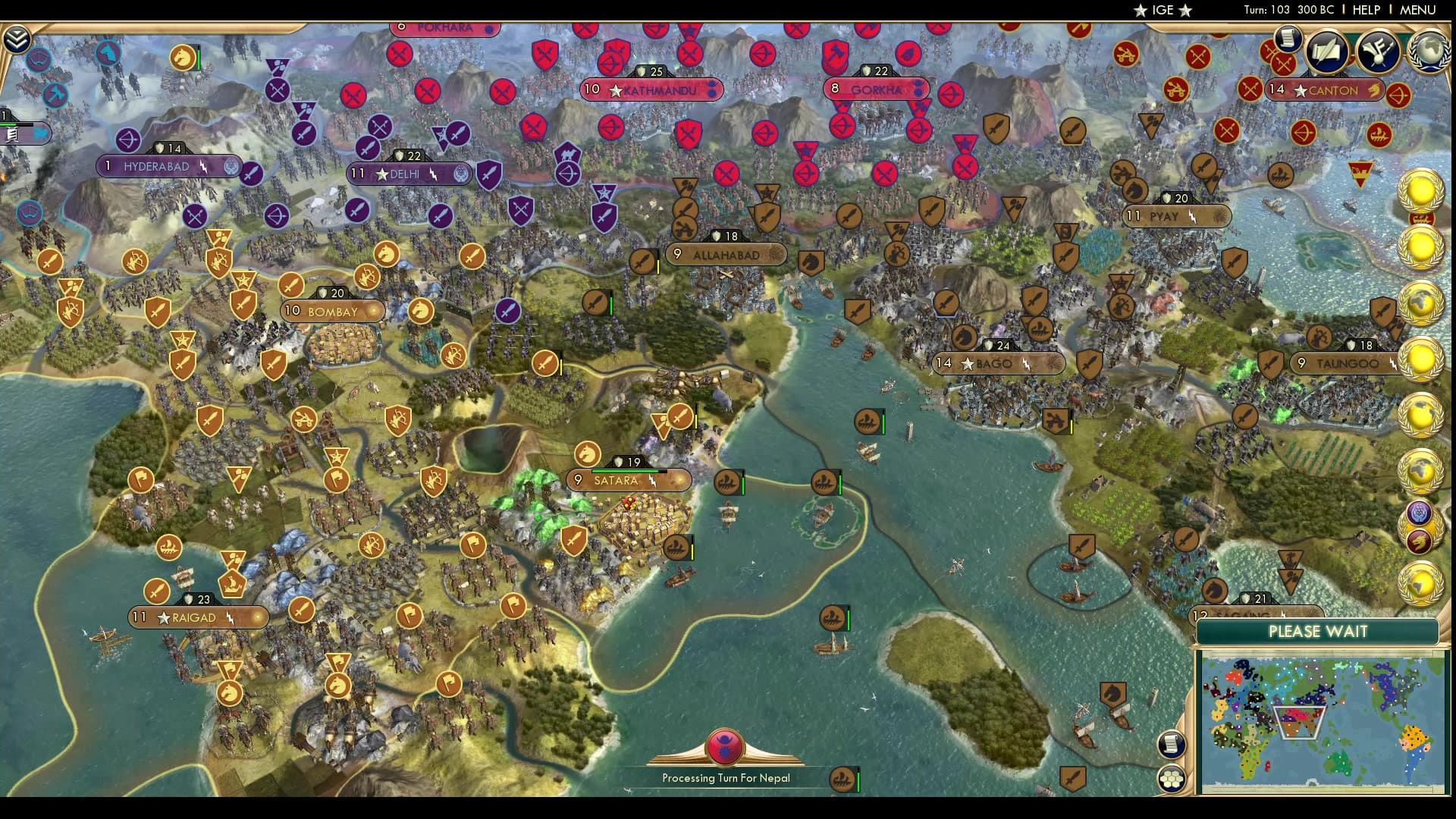Click the blue axe worker action icon
1456x819 pixels.
[x=54, y=95]
